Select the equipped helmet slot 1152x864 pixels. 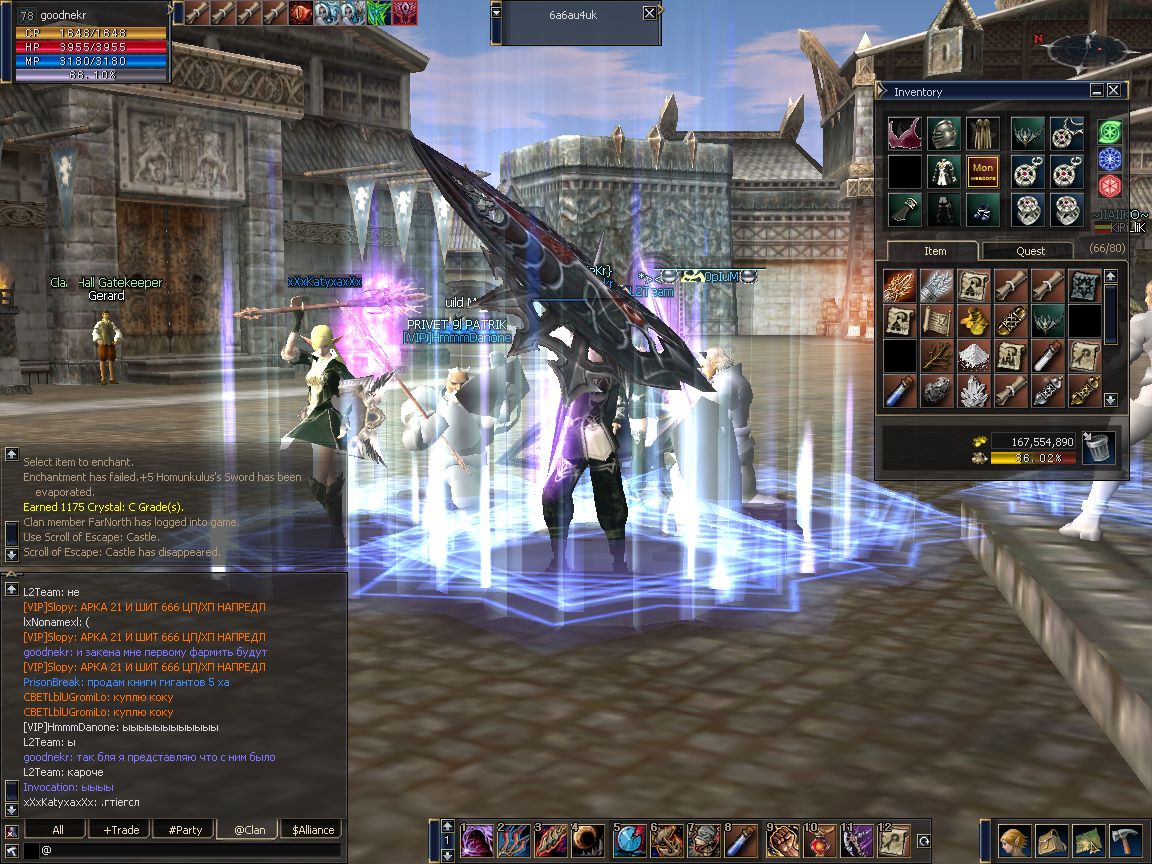tap(943, 133)
